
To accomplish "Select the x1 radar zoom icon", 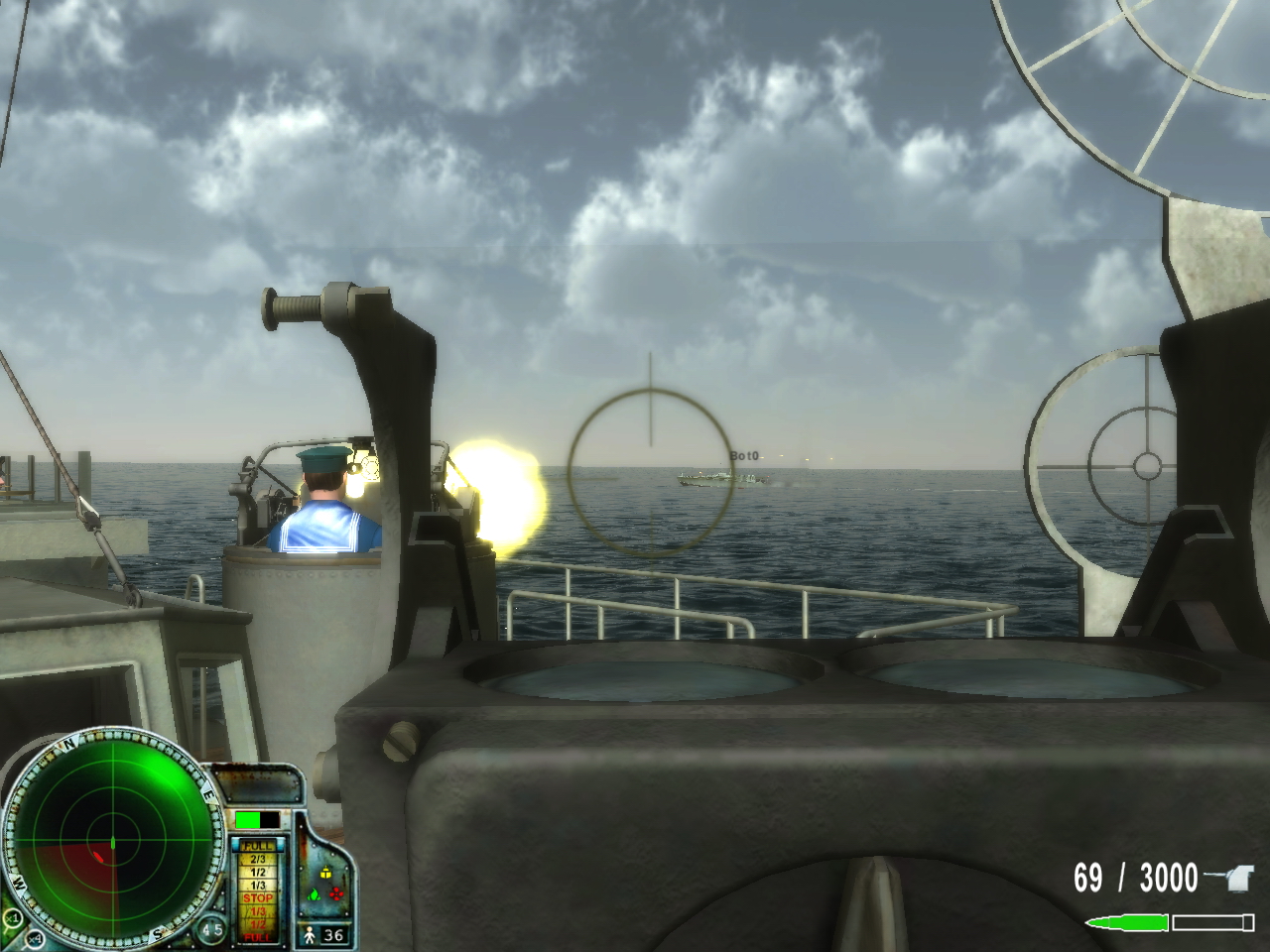I will point(13,918).
